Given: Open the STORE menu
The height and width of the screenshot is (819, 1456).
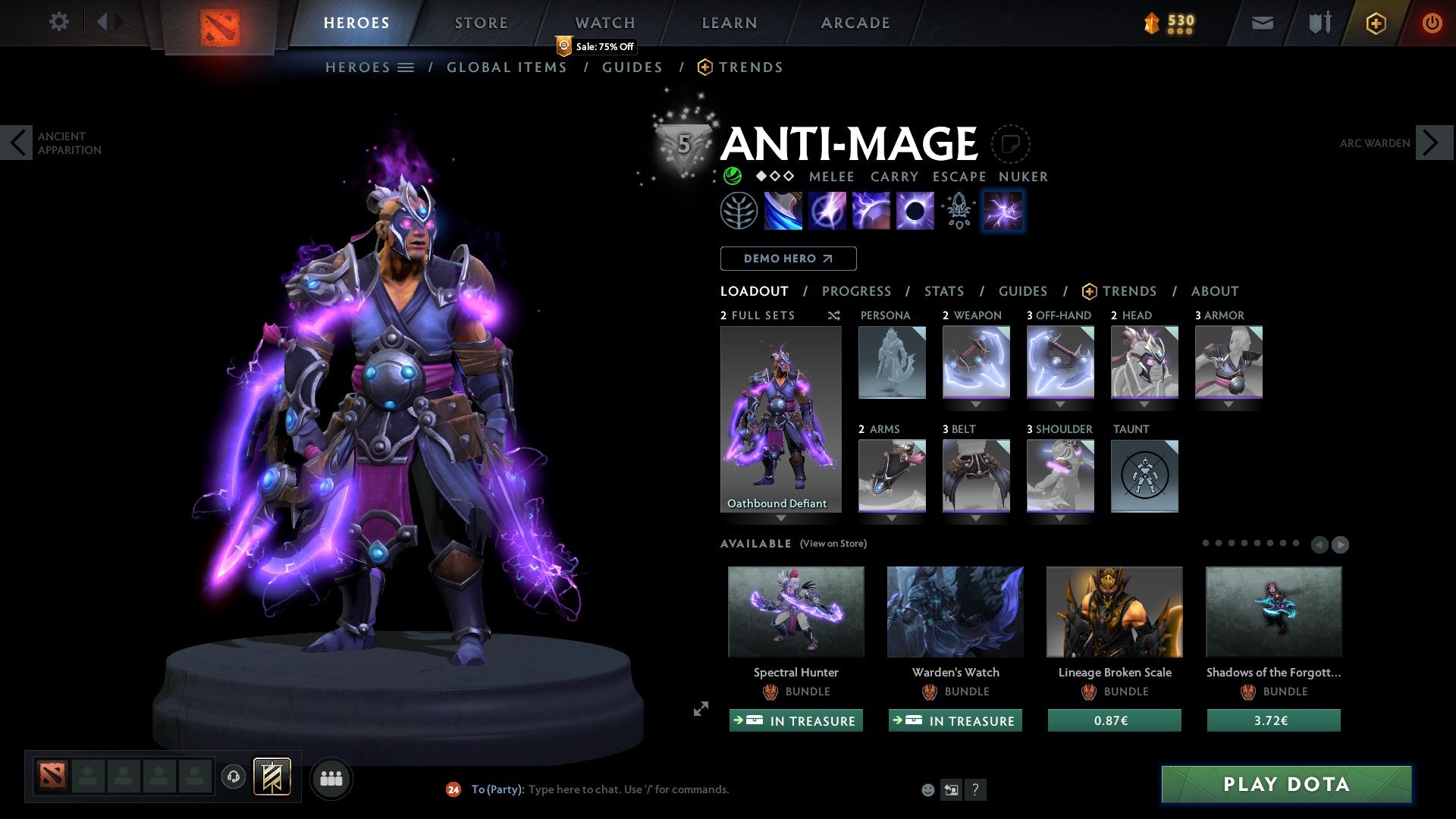Looking at the screenshot, I should coord(481,22).
